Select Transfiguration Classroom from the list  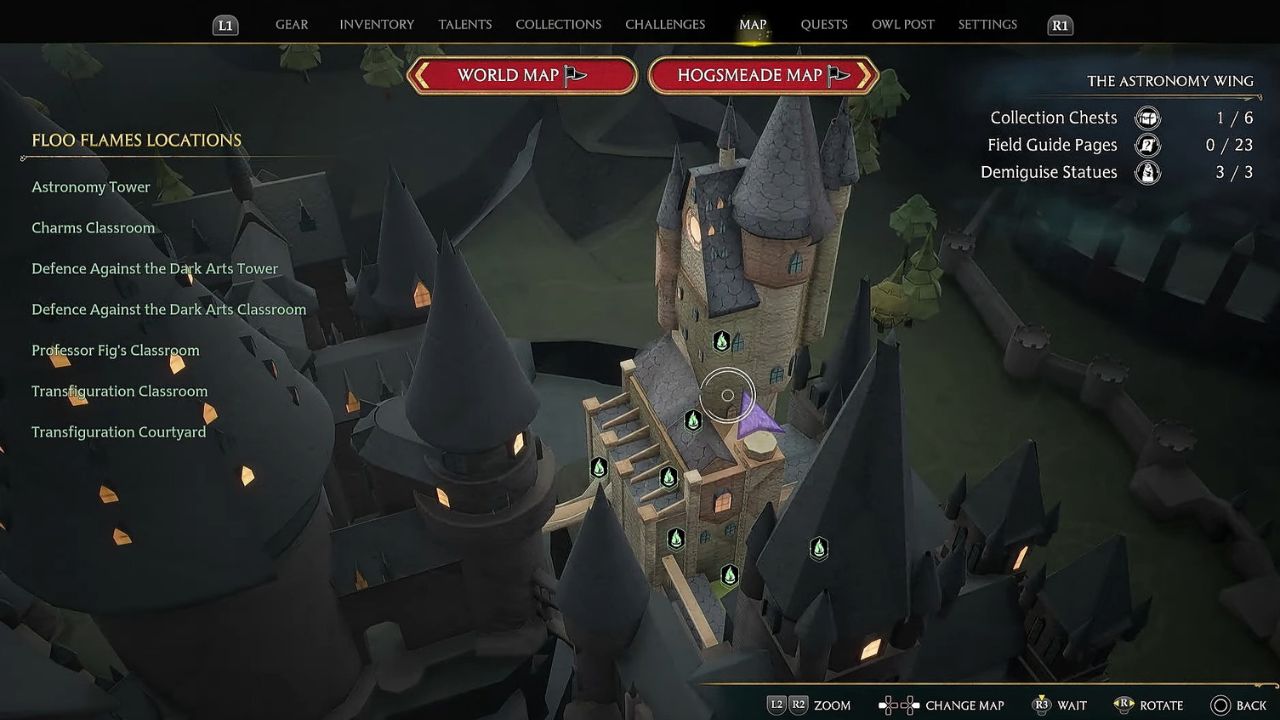tap(119, 392)
